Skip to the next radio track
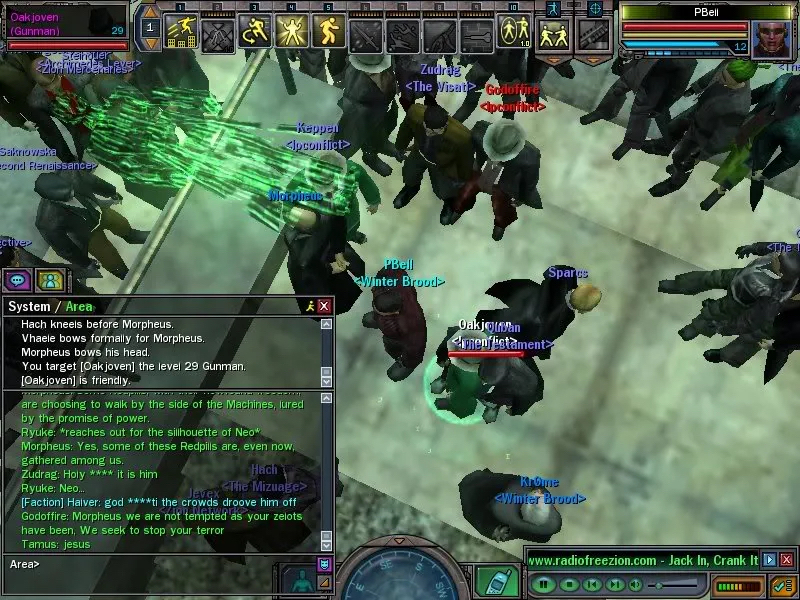800x600 pixels. click(615, 583)
